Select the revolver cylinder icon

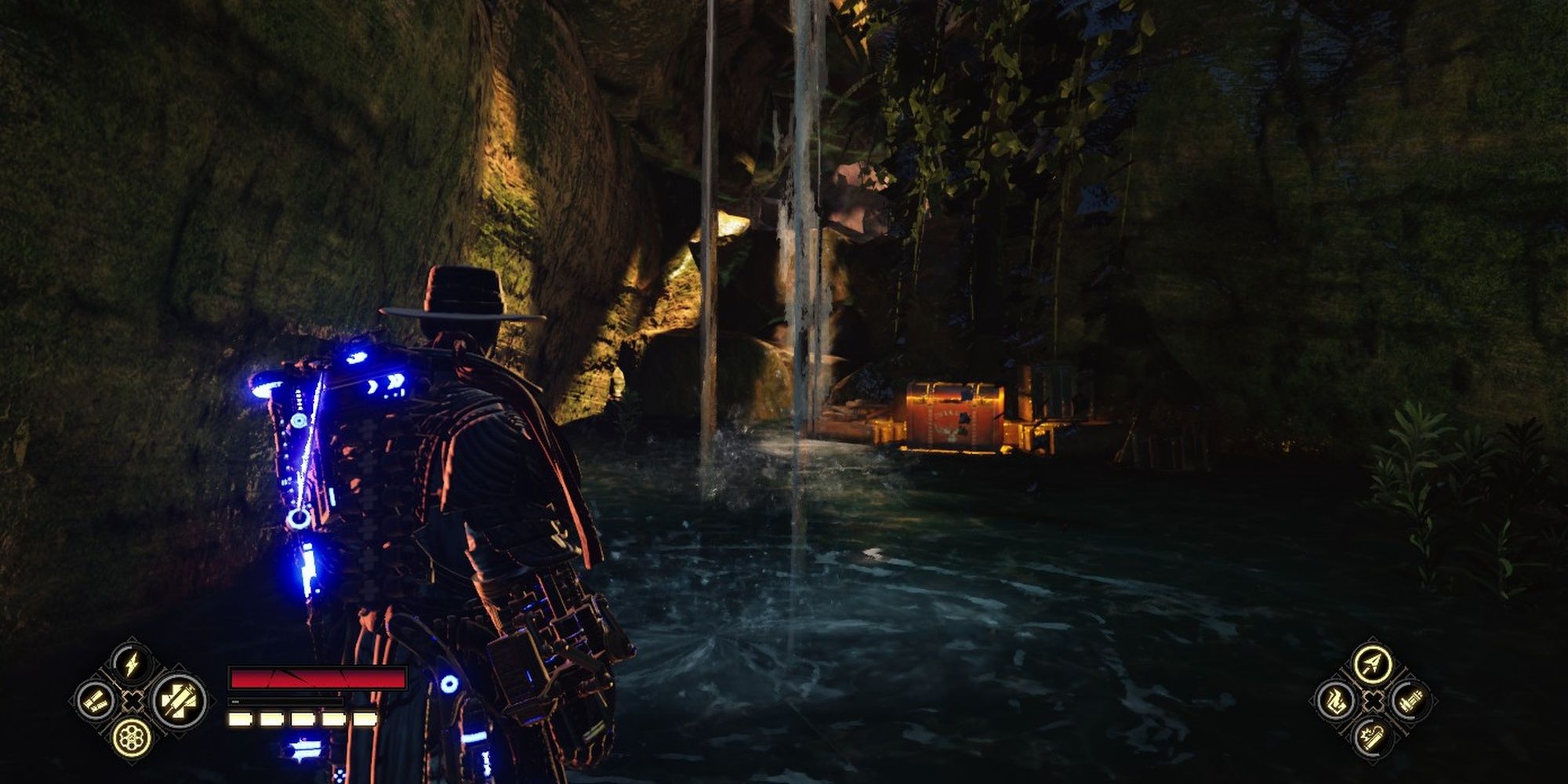coord(132,736)
